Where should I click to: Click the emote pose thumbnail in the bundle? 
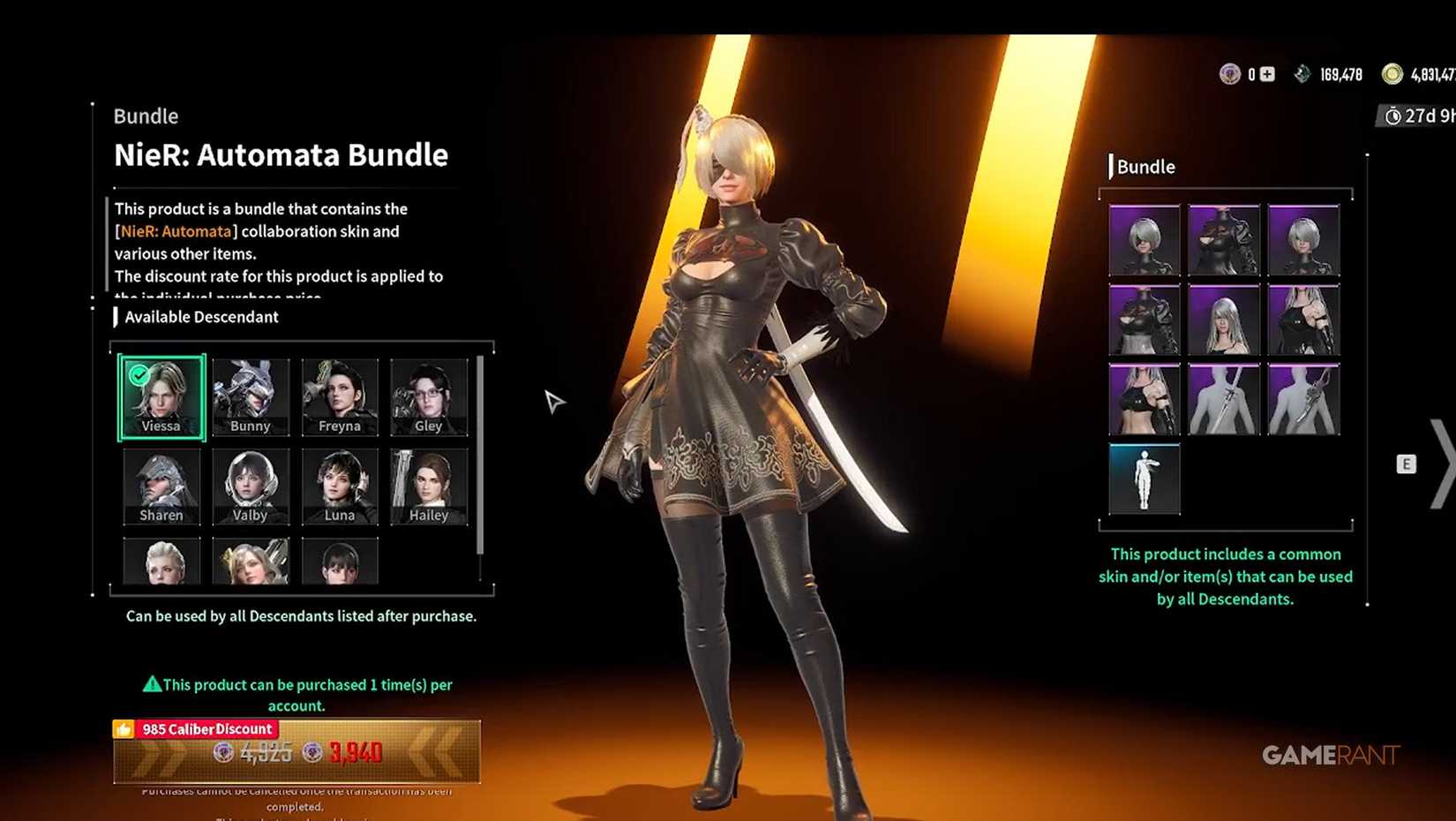coord(1145,478)
